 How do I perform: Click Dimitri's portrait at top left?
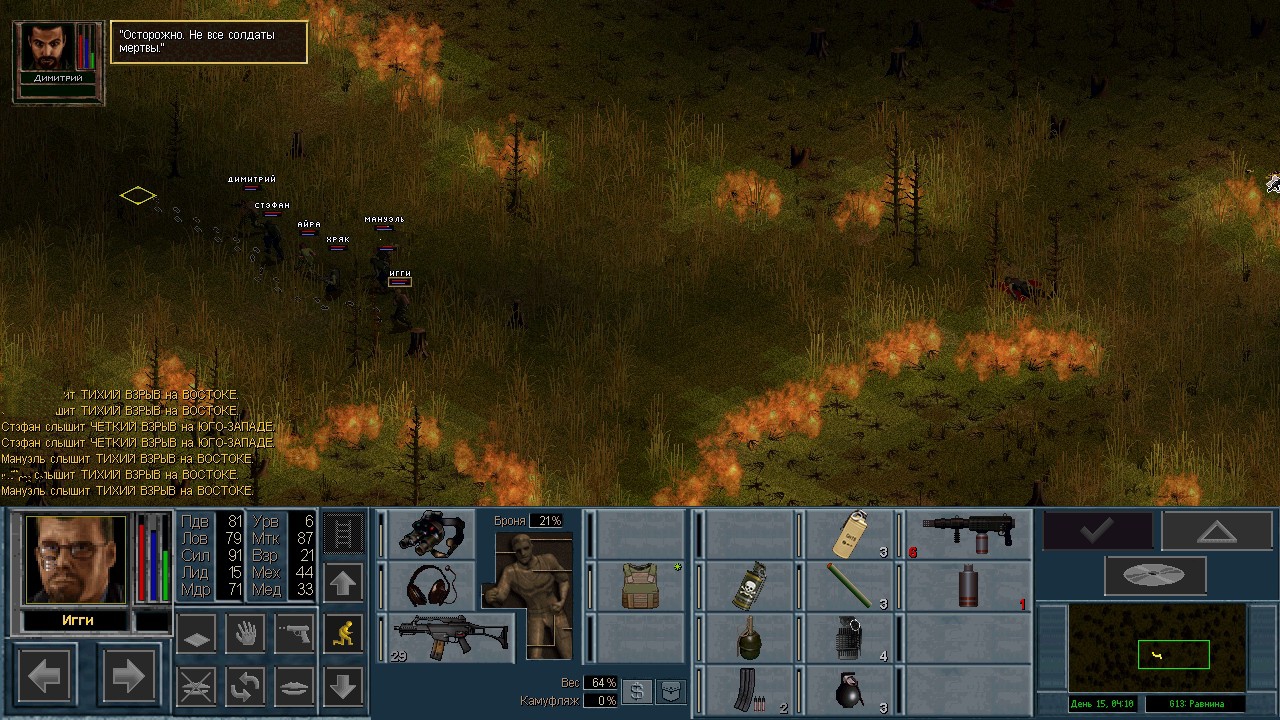click(x=46, y=47)
